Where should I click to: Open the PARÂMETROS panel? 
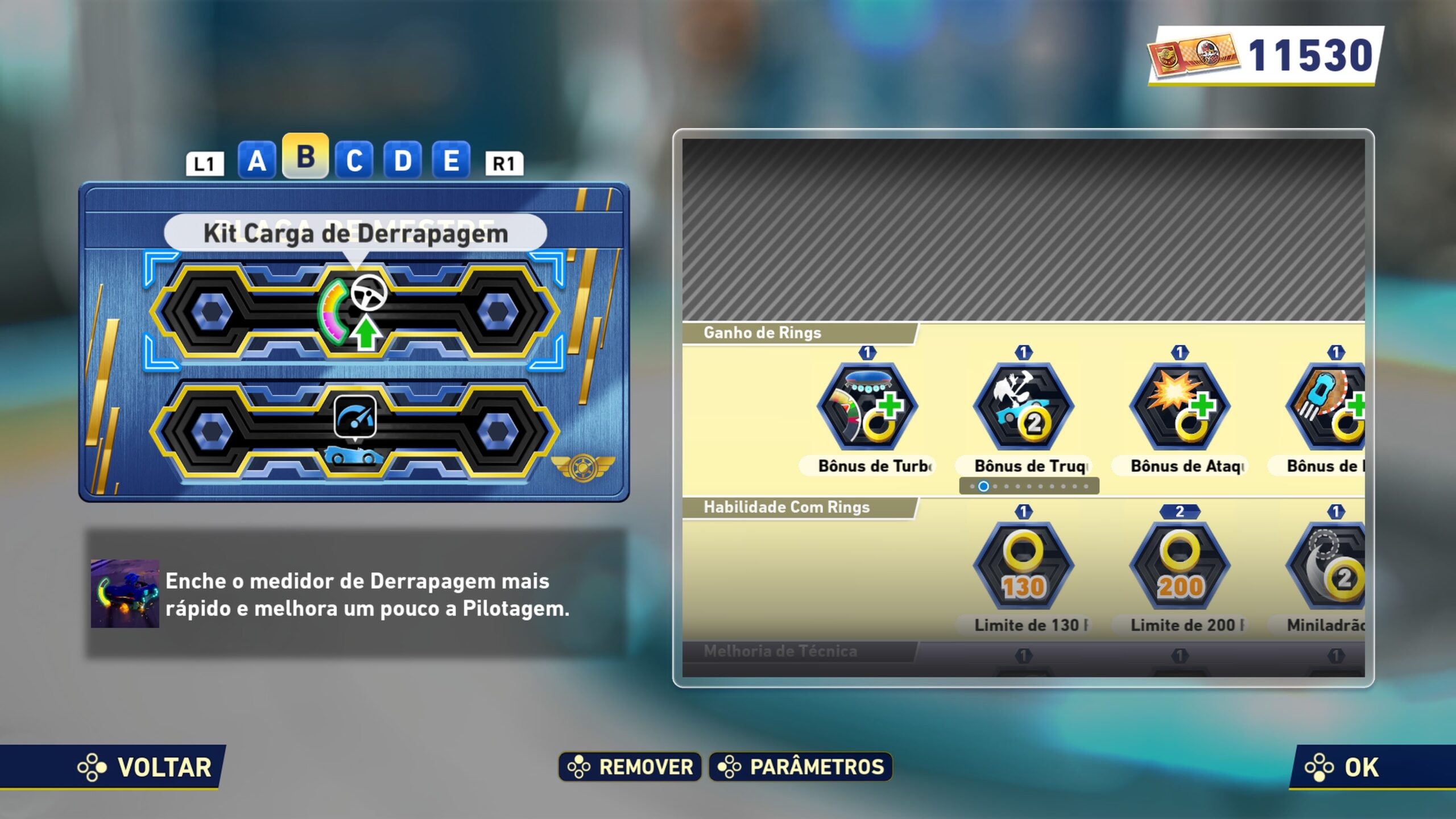coord(801,767)
